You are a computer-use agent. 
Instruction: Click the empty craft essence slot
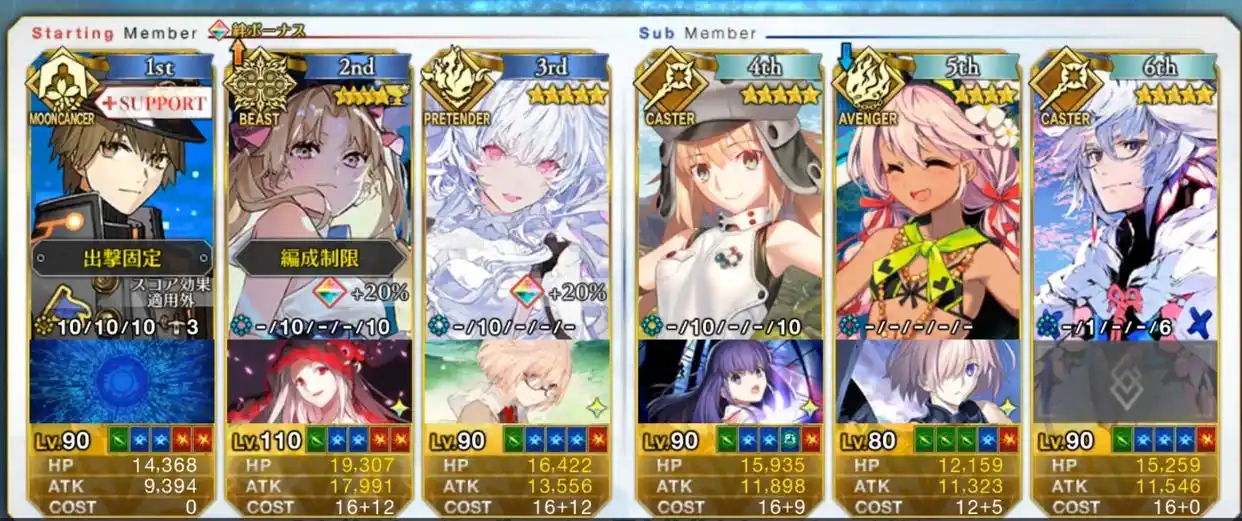point(1126,382)
